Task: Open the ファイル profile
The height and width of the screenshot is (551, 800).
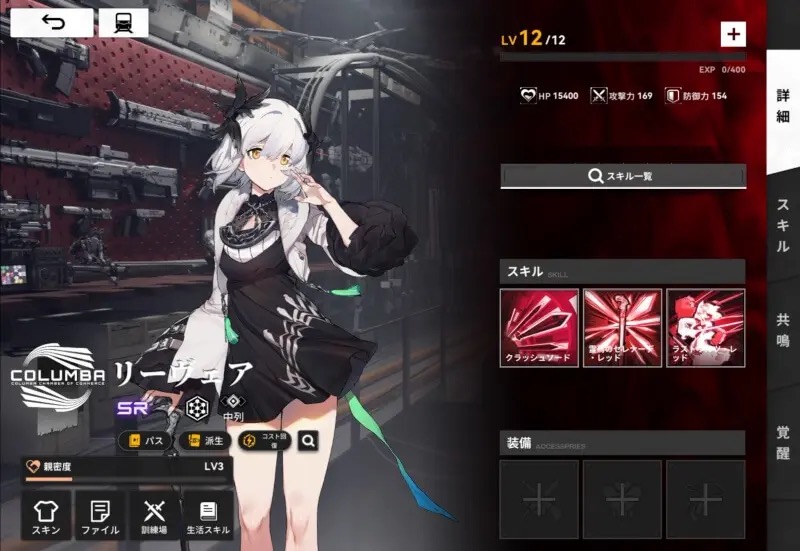Action: [x=100, y=515]
